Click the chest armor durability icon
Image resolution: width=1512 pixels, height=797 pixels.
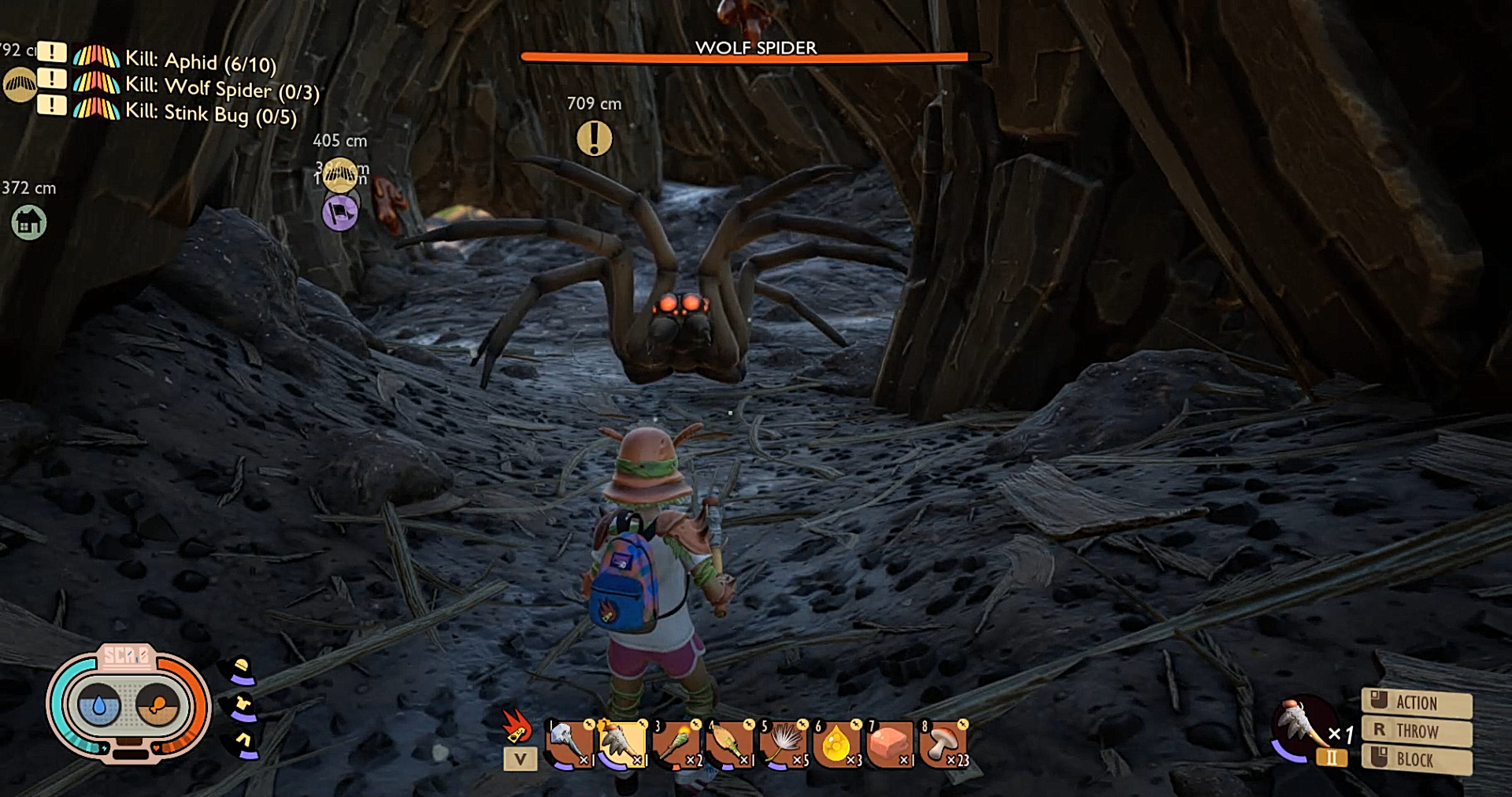coord(243,707)
